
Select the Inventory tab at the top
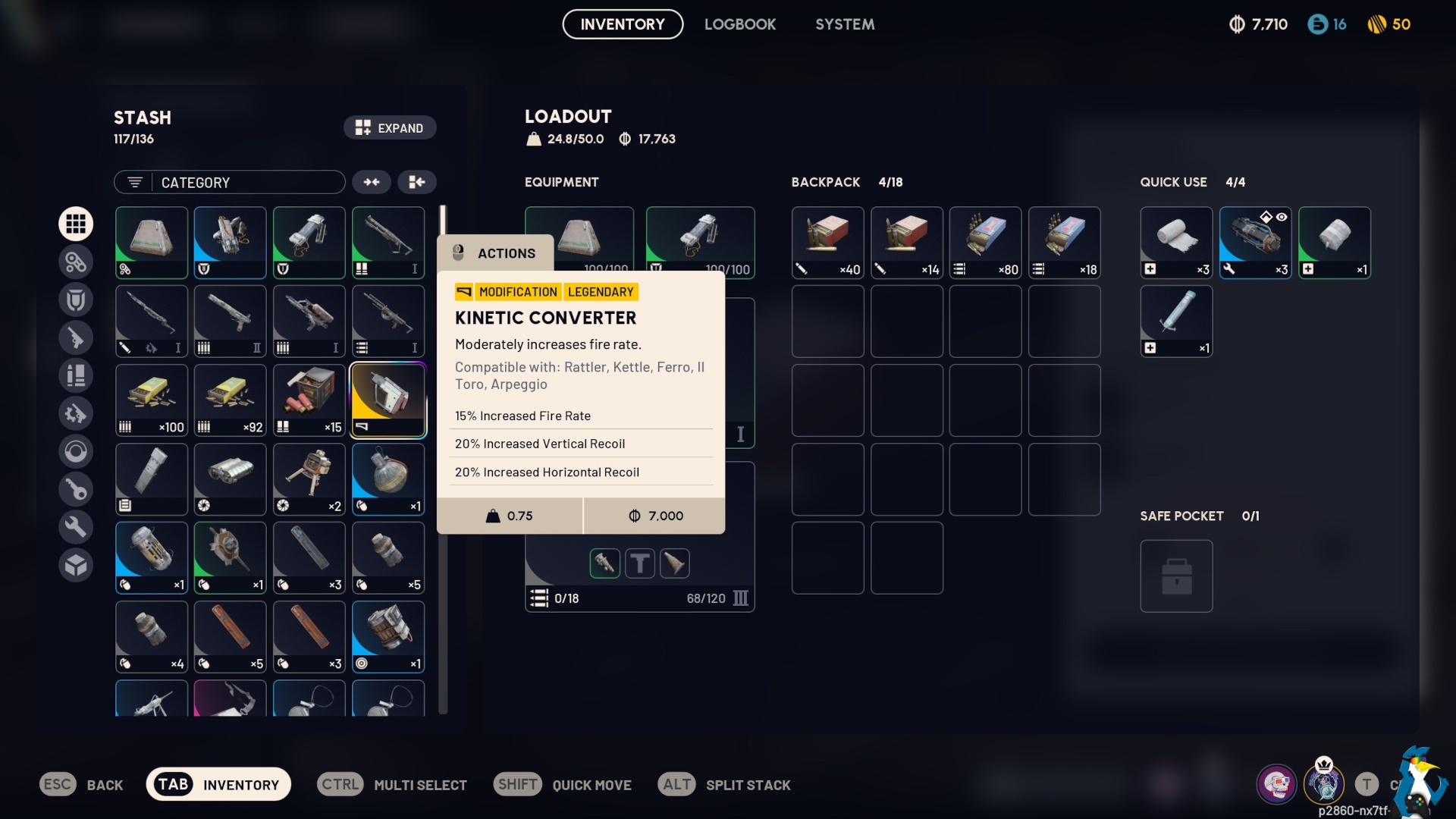click(x=622, y=24)
